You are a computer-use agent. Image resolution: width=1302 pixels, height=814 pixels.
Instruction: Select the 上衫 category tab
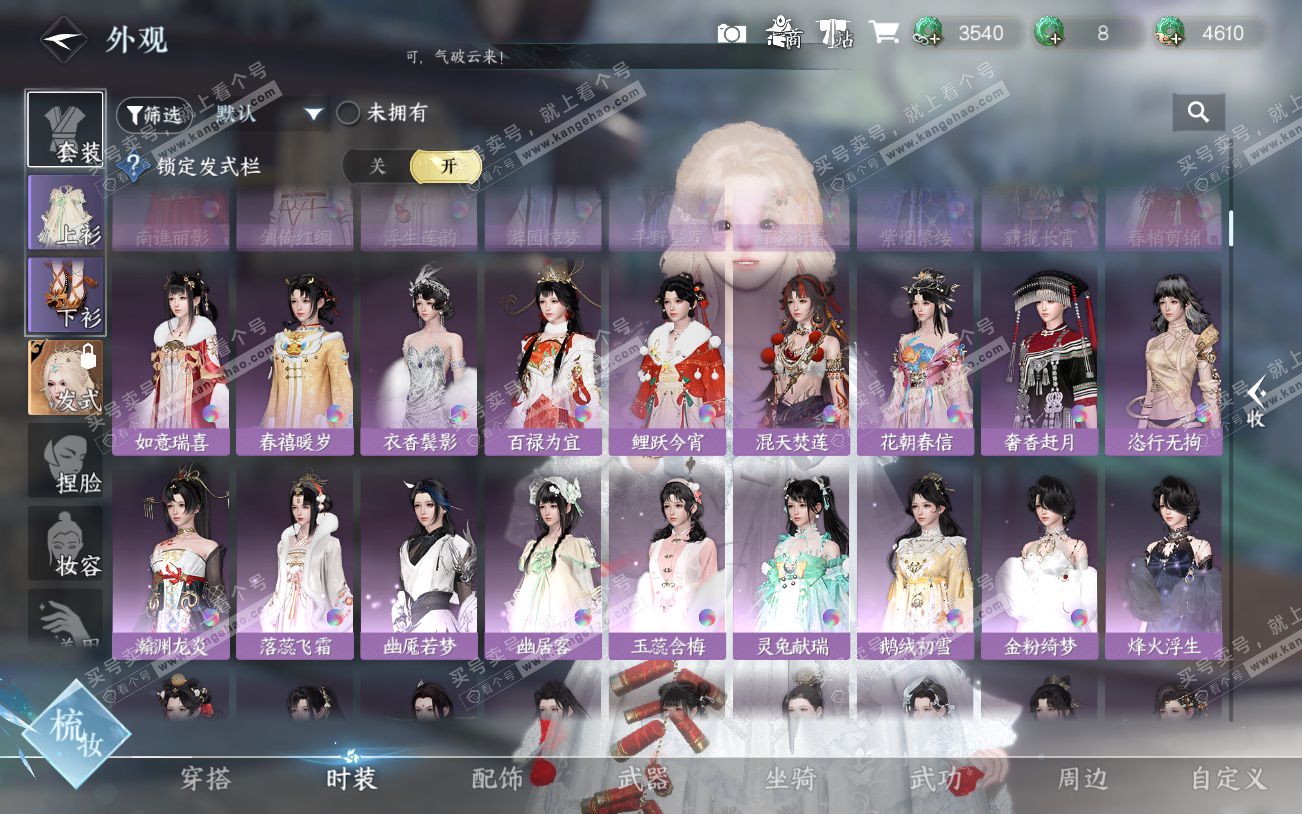66,212
